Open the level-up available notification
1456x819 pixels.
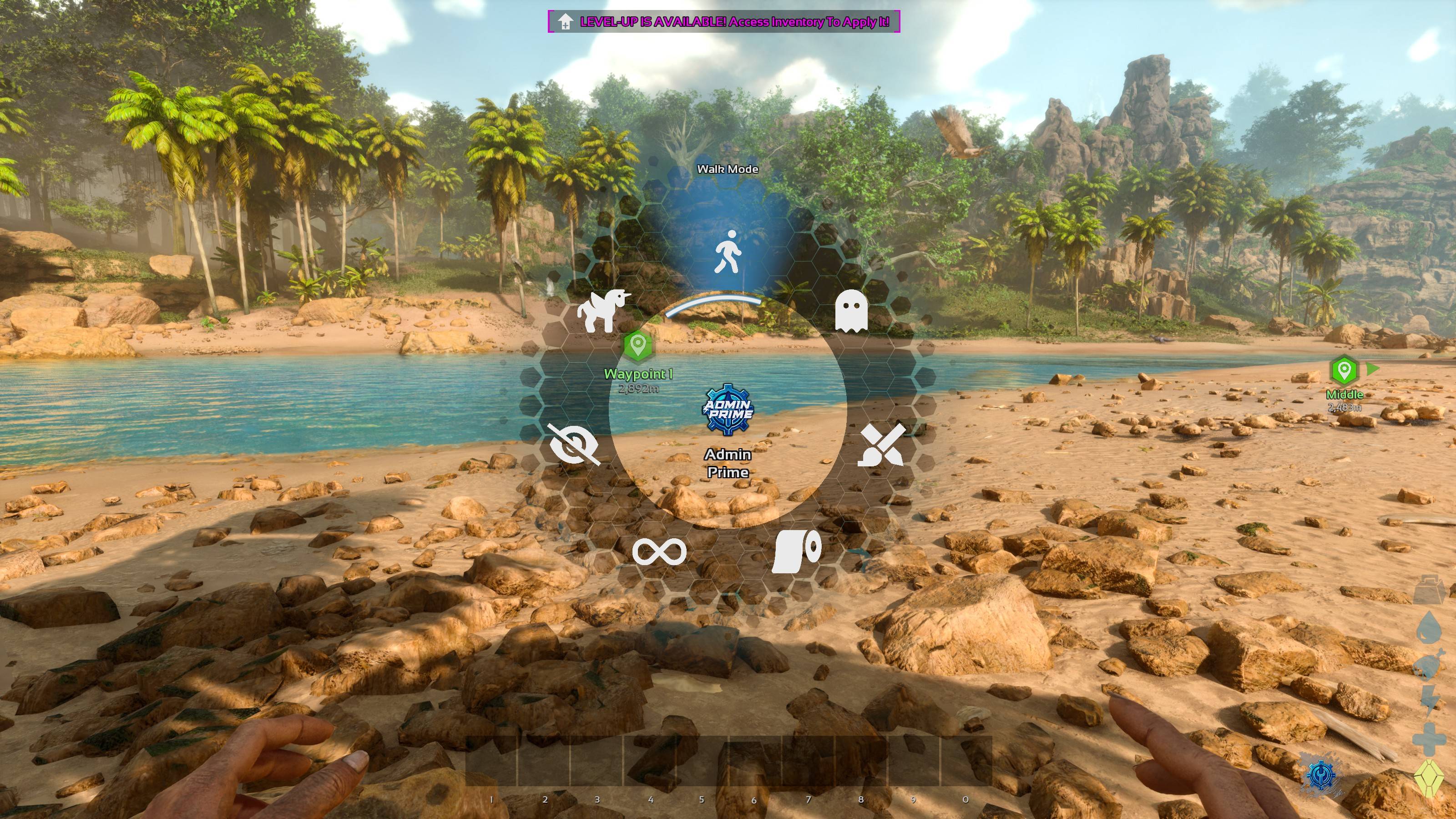tap(723, 22)
